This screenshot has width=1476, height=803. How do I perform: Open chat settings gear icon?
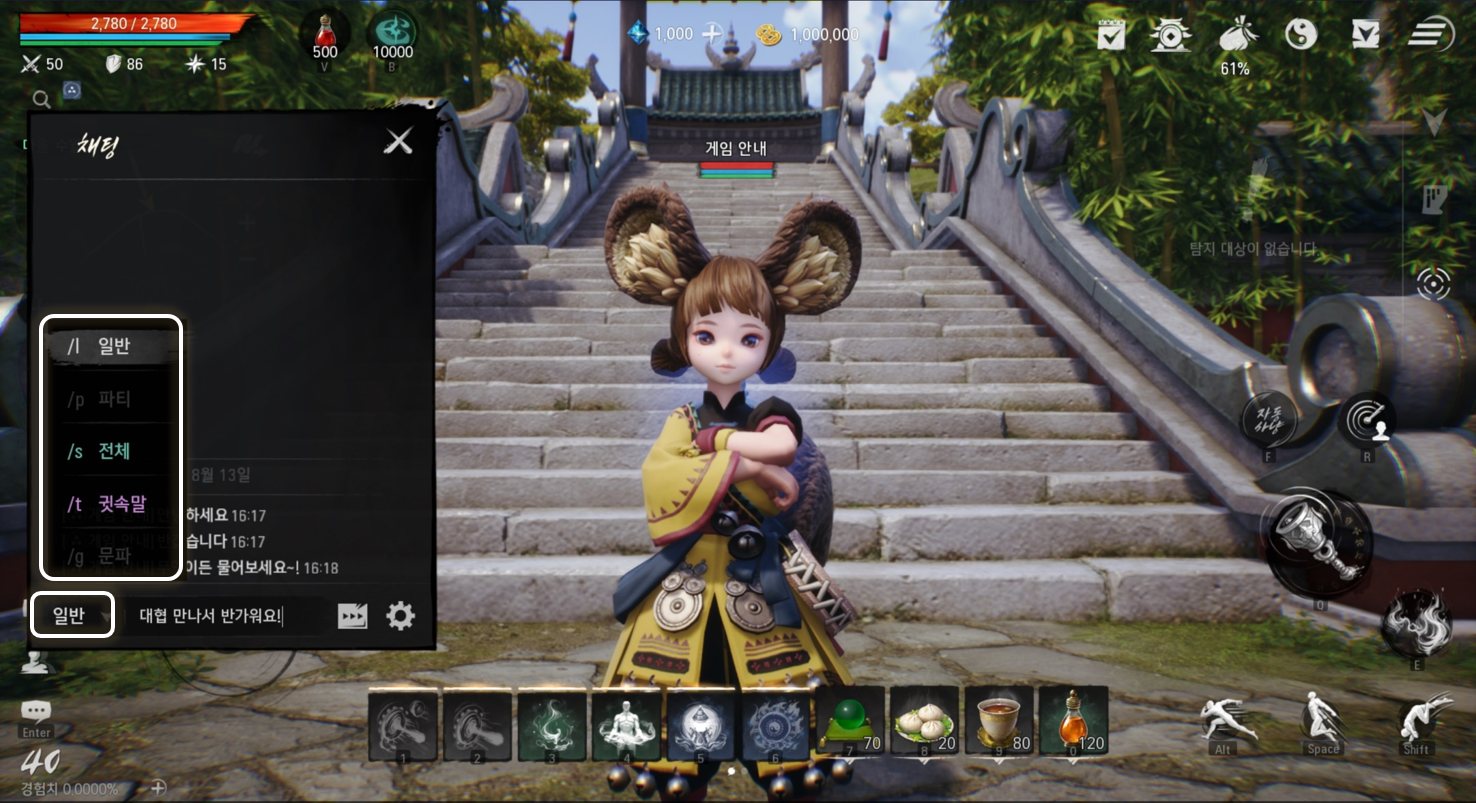click(x=400, y=616)
